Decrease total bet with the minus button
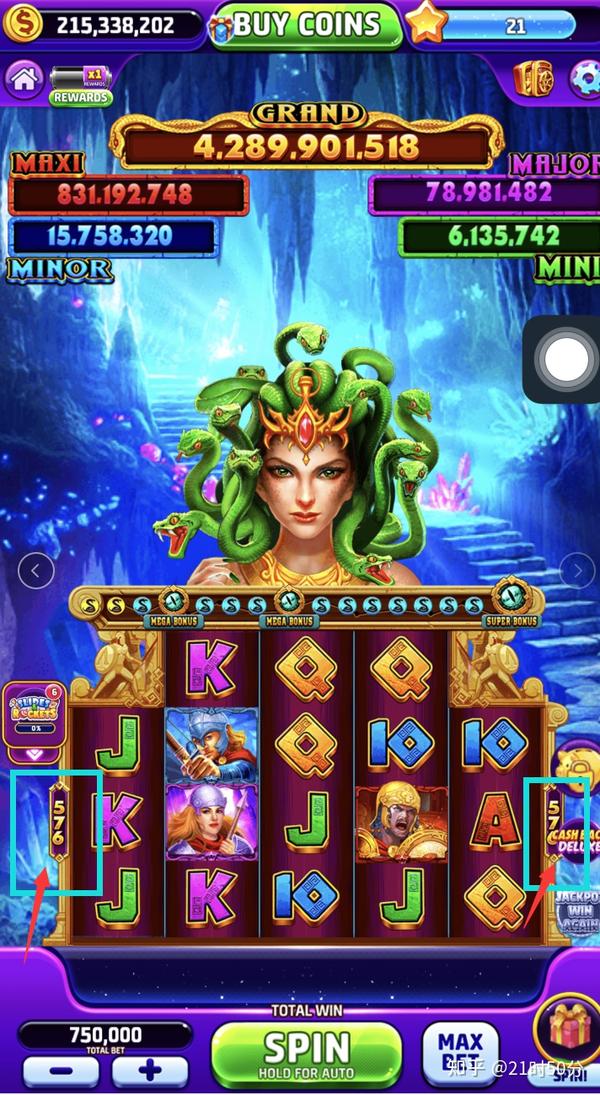Screen dimensions: 600x1095 coord(60,1072)
